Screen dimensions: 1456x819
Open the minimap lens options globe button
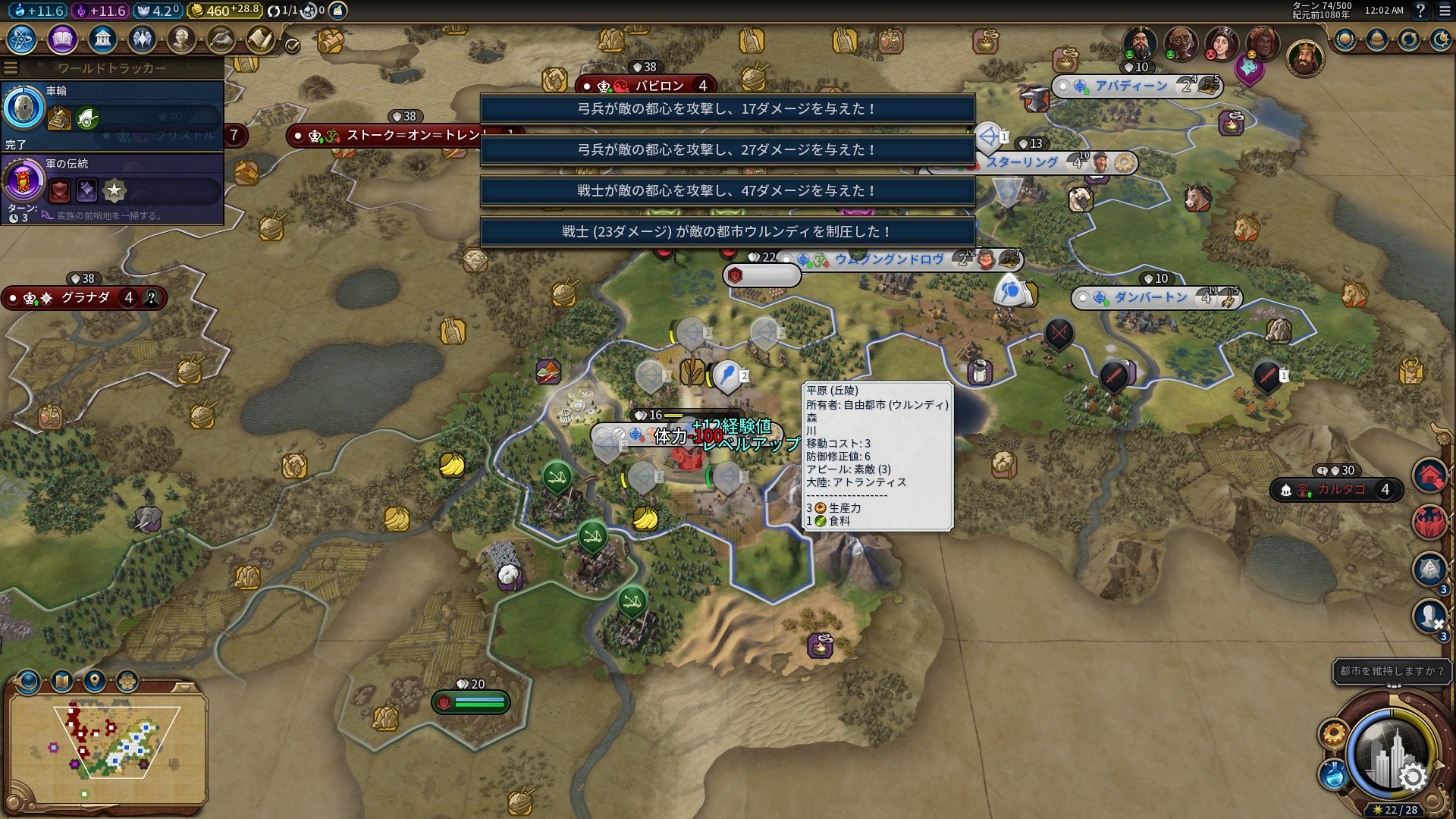(27, 681)
